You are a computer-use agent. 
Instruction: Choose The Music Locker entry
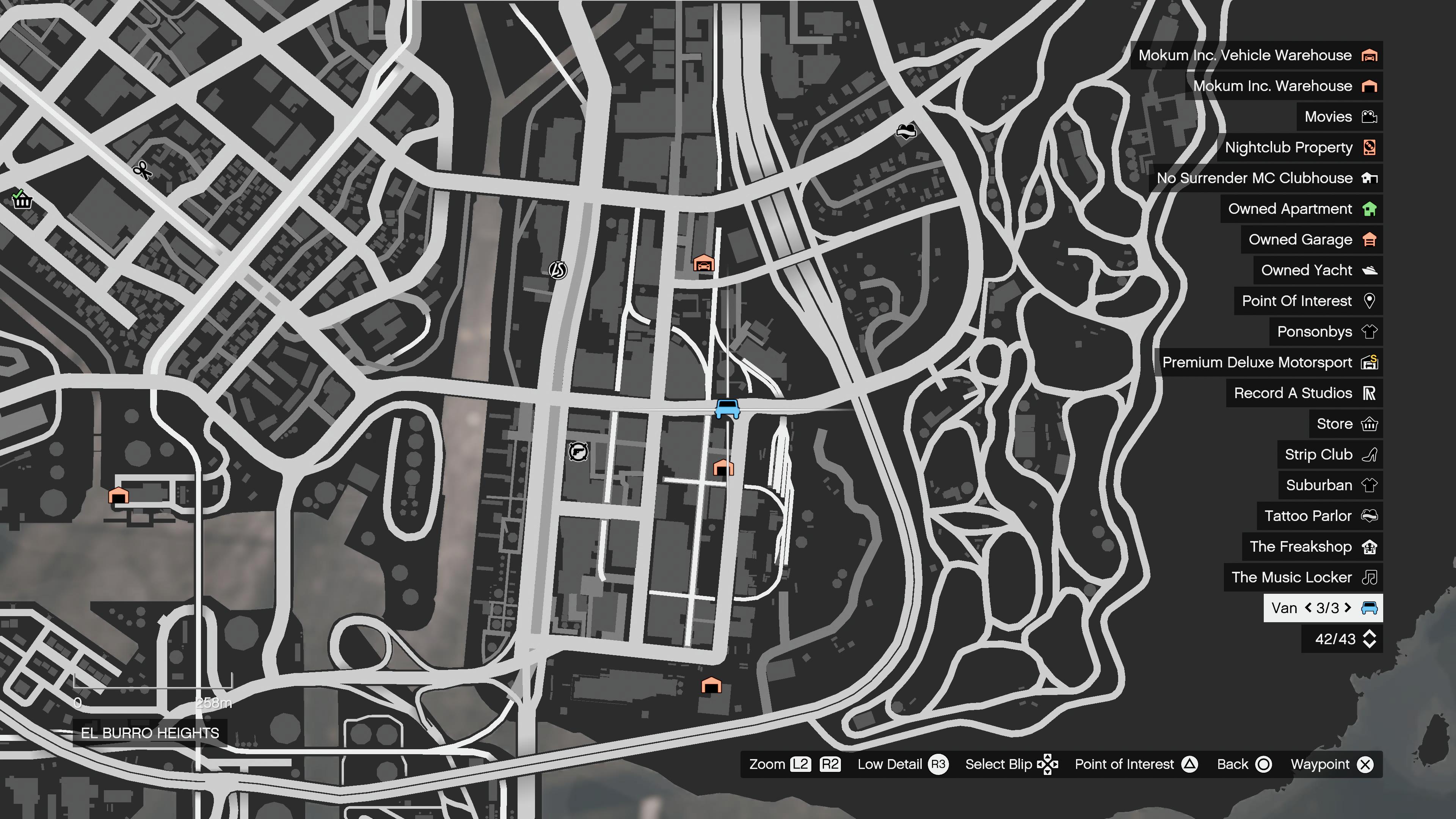[x=1302, y=577]
